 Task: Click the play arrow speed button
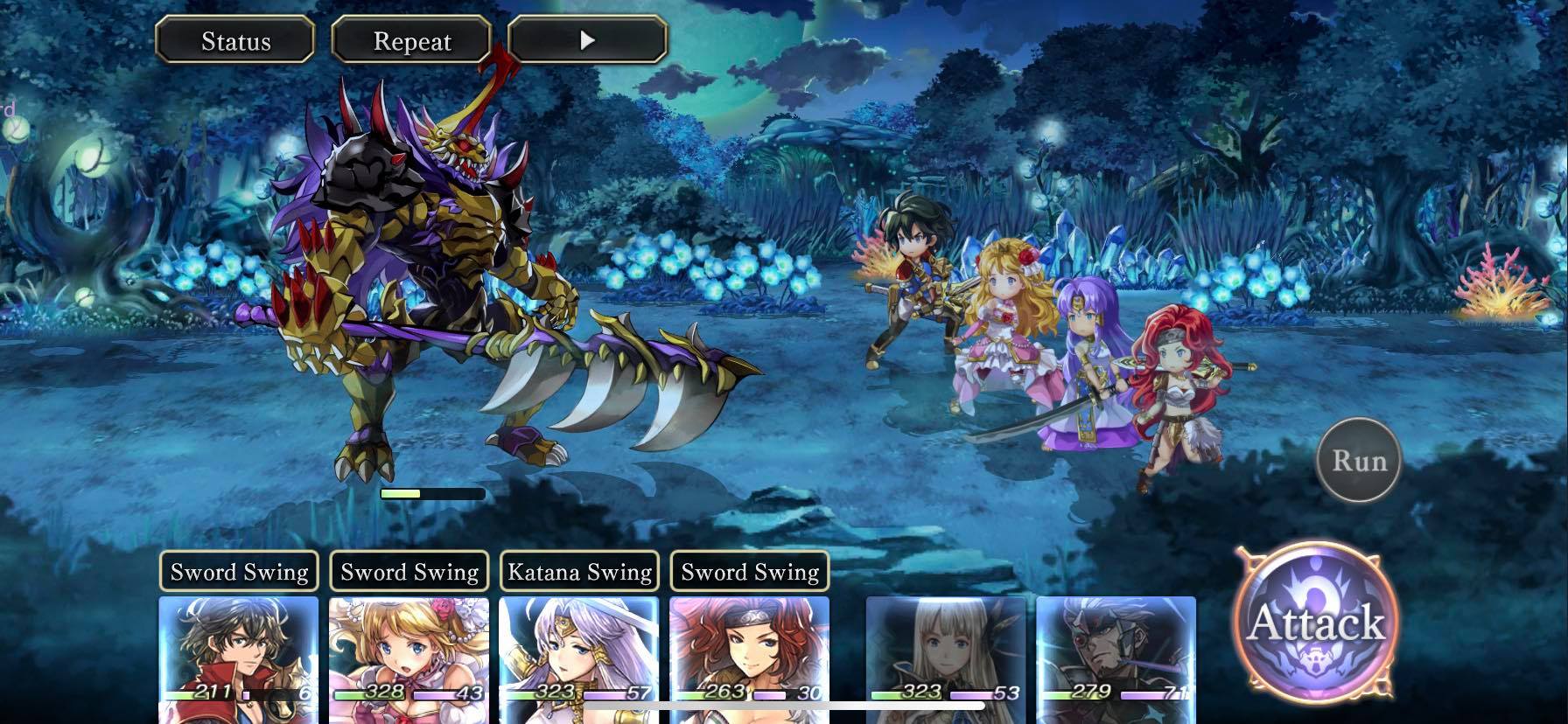point(587,40)
